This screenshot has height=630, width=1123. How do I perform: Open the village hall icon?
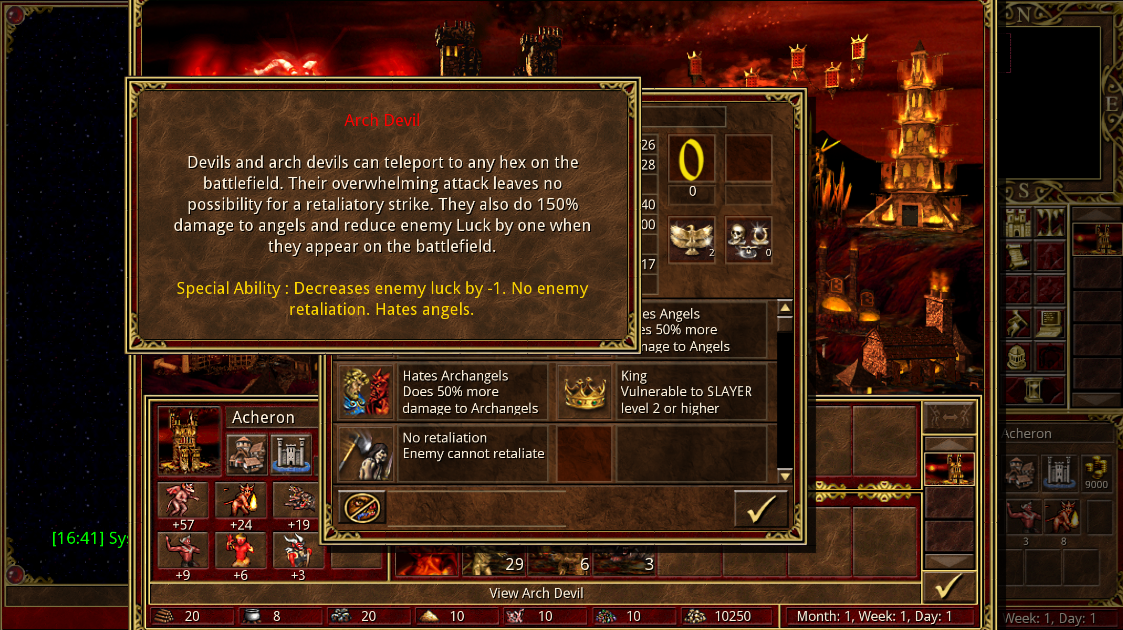(x=246, y=452)
